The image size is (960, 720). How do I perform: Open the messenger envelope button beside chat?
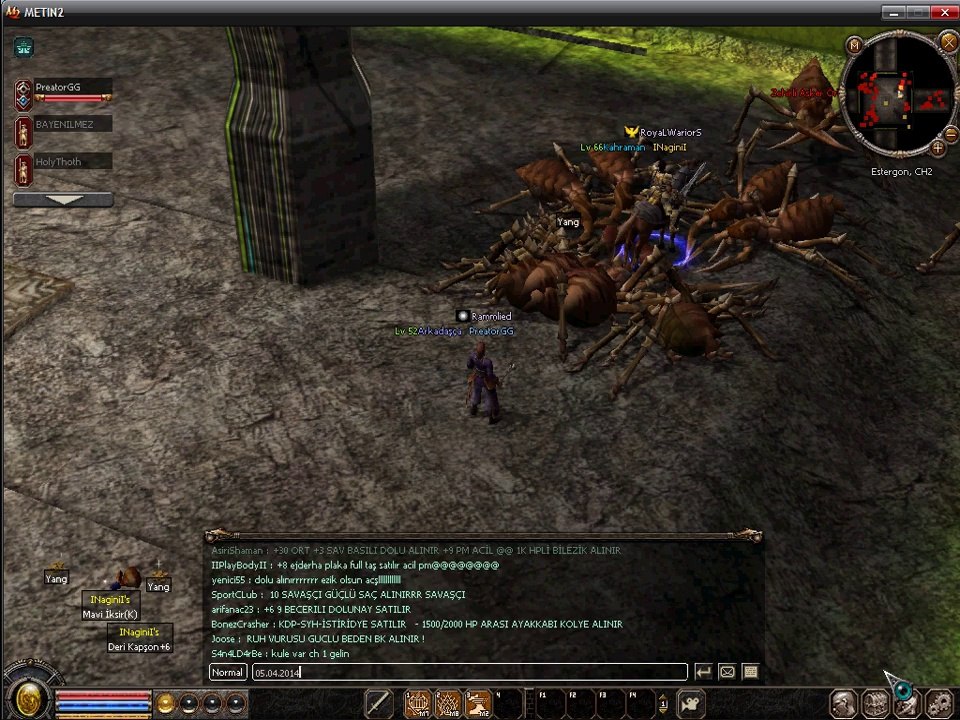tap(728, 672)
